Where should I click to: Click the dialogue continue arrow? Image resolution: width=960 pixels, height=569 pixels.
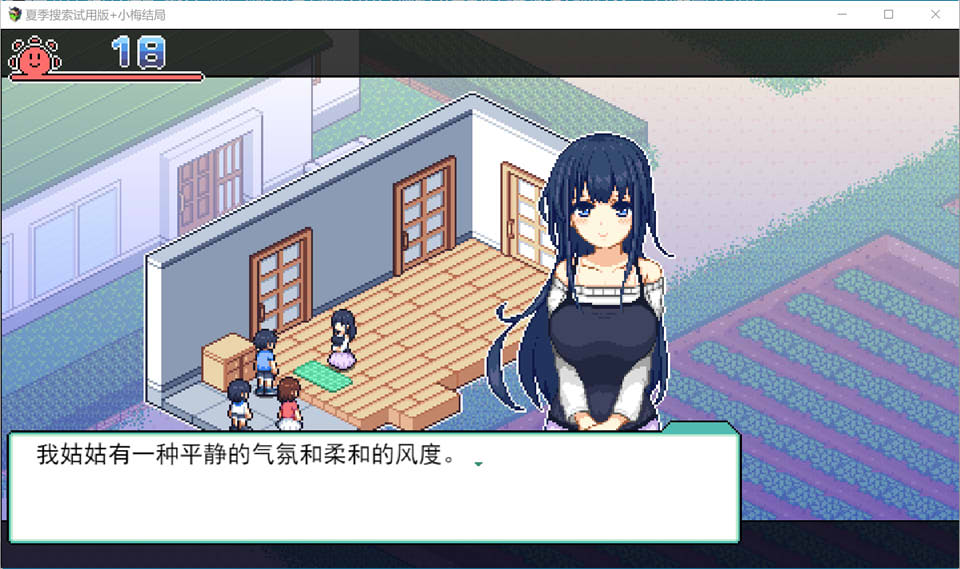478,464
